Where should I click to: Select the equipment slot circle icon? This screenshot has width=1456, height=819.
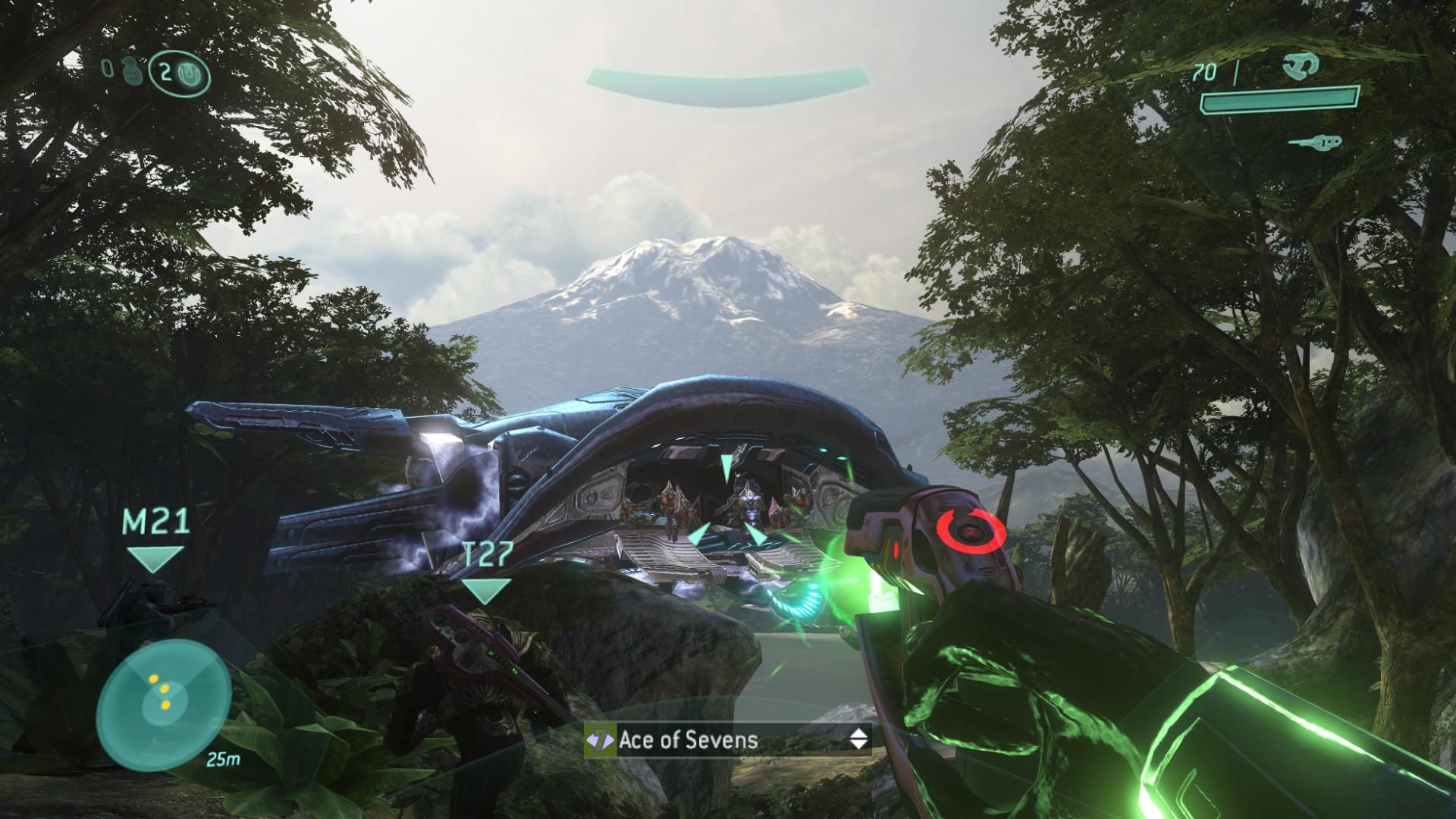pos(188,72)
